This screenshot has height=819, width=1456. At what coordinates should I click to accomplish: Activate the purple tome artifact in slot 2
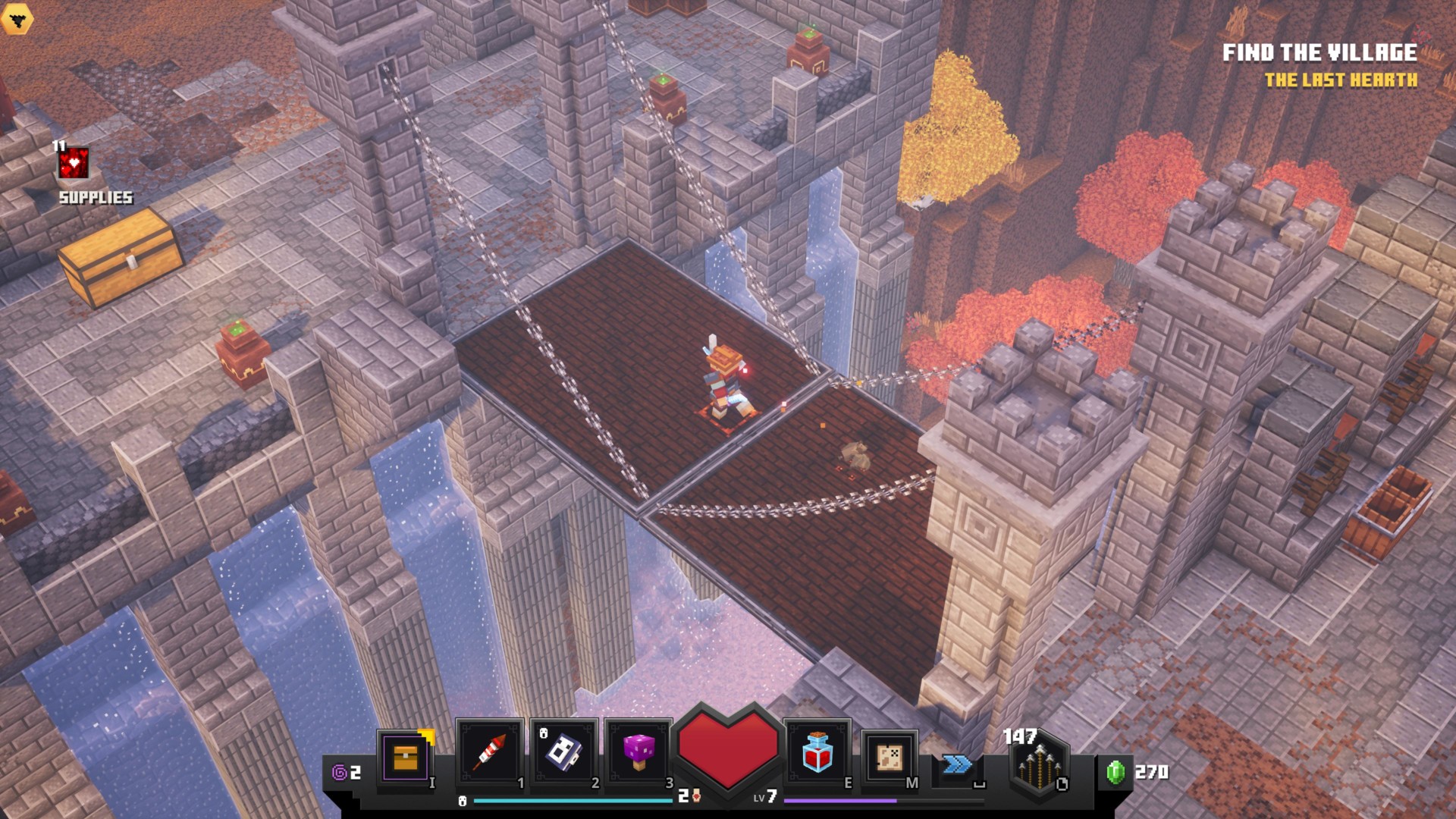coord(564,753)
